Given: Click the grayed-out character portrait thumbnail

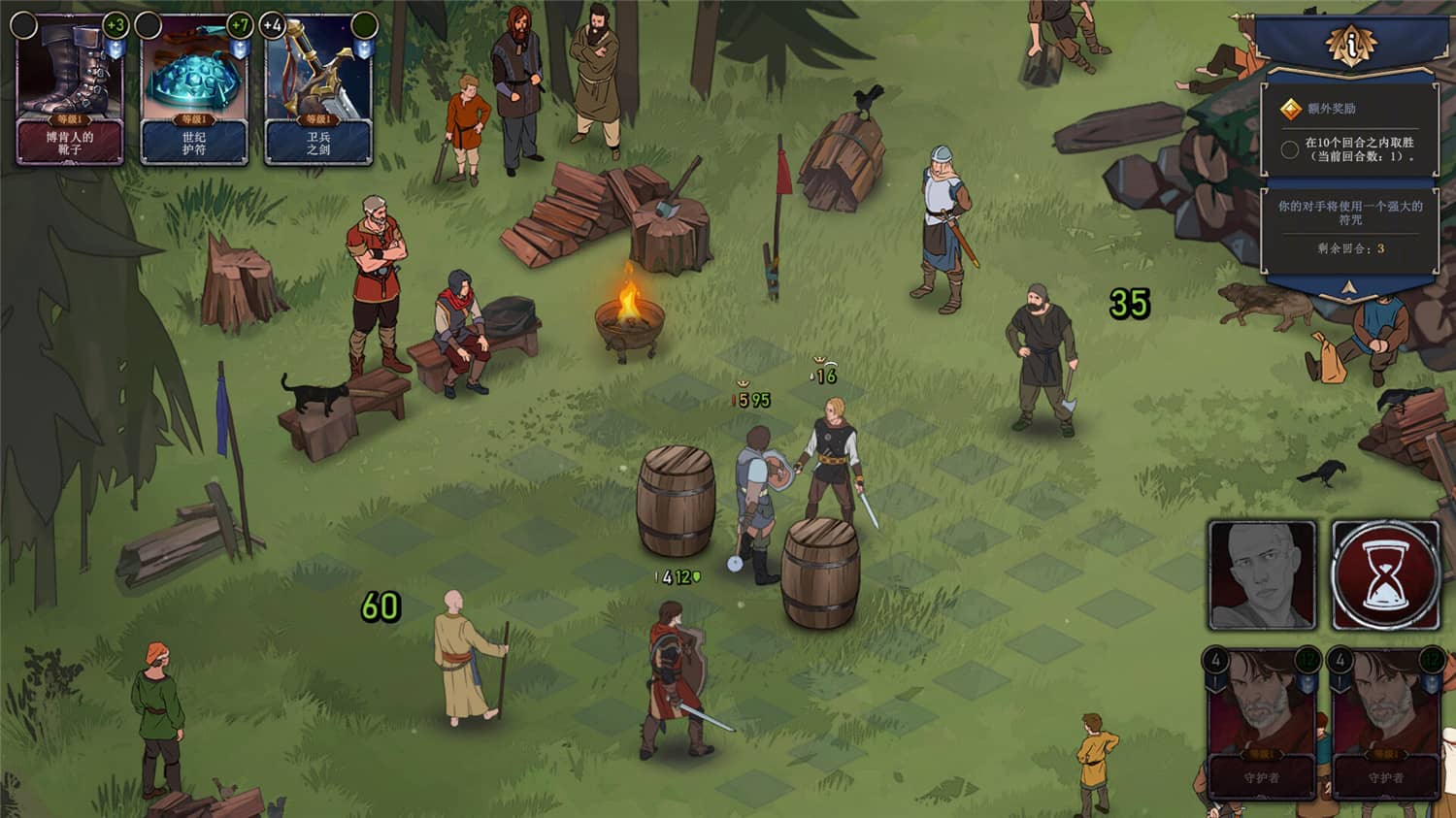Looking at the screenshot, I should (1262, 573).
